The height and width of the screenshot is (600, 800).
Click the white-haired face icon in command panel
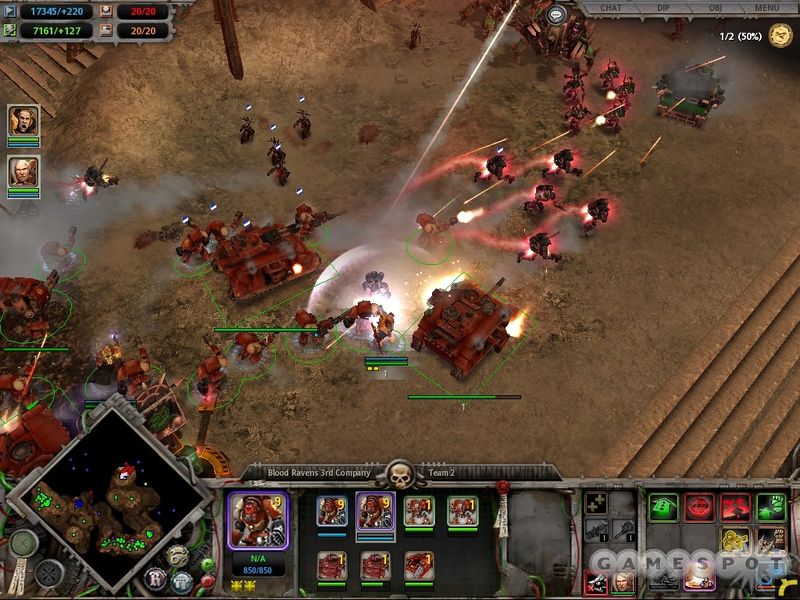pyautogui.click(x=621, y=581)
